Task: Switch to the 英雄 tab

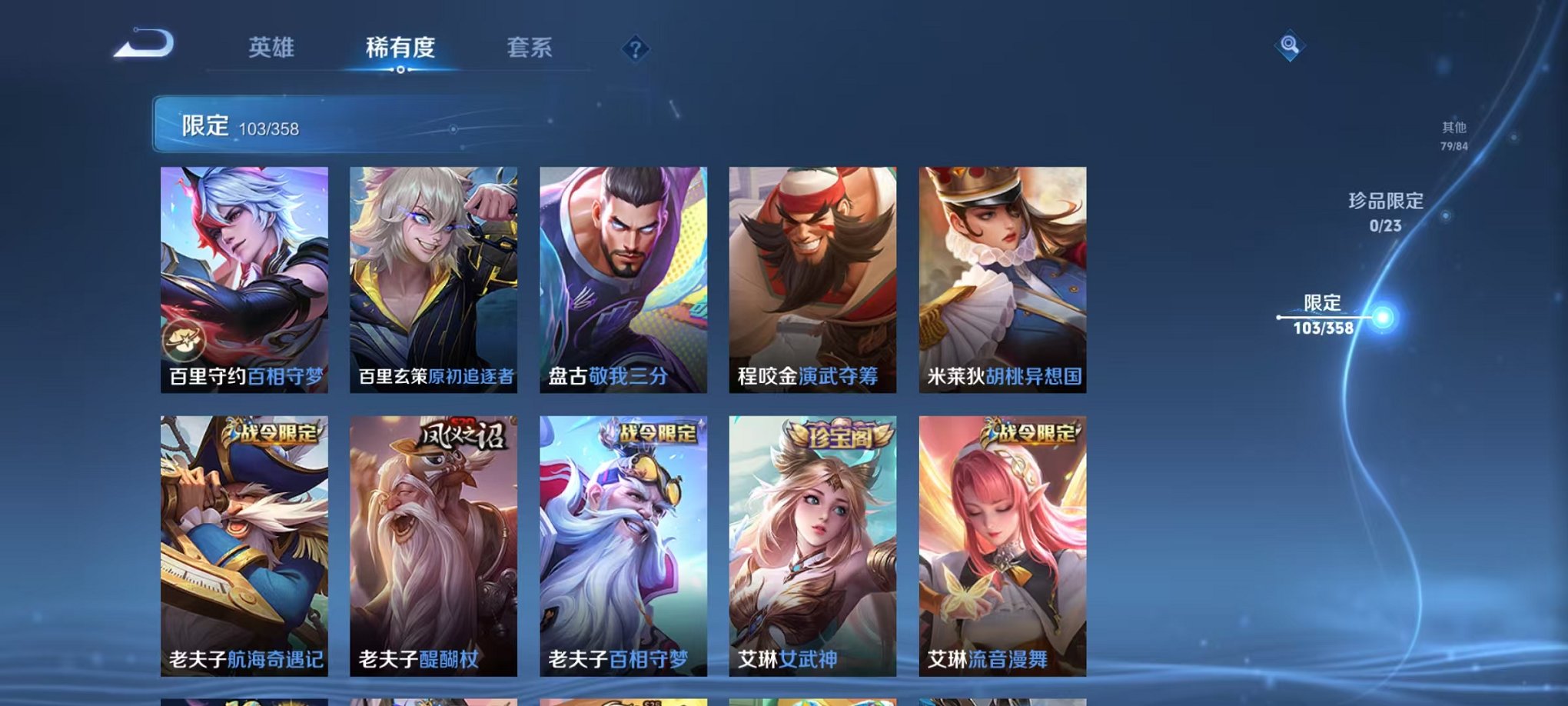Action: pyautogui.click(x=271, y=48)
